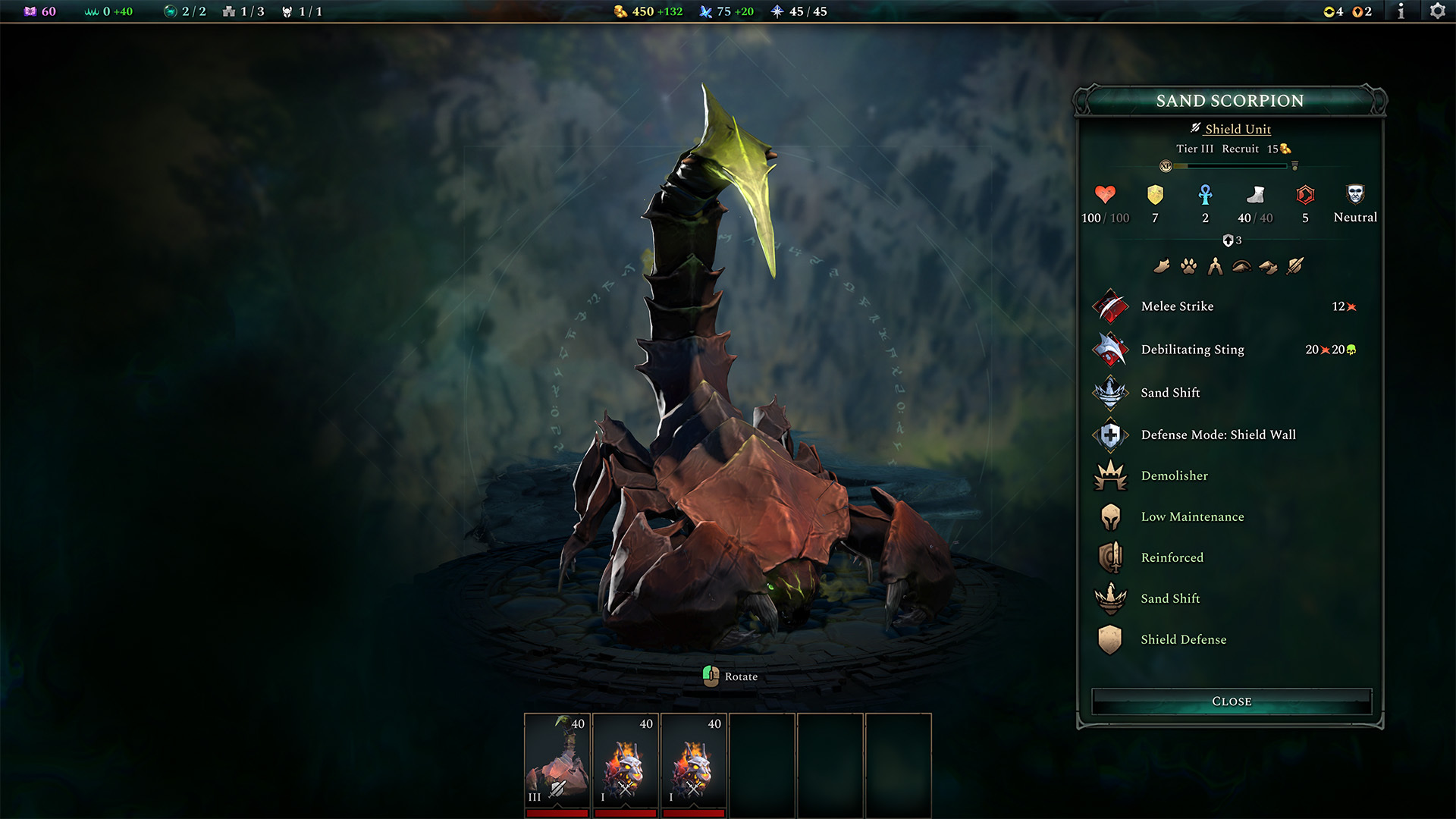
Task: Click the info icon near settings
Action: coord(1401,11)
